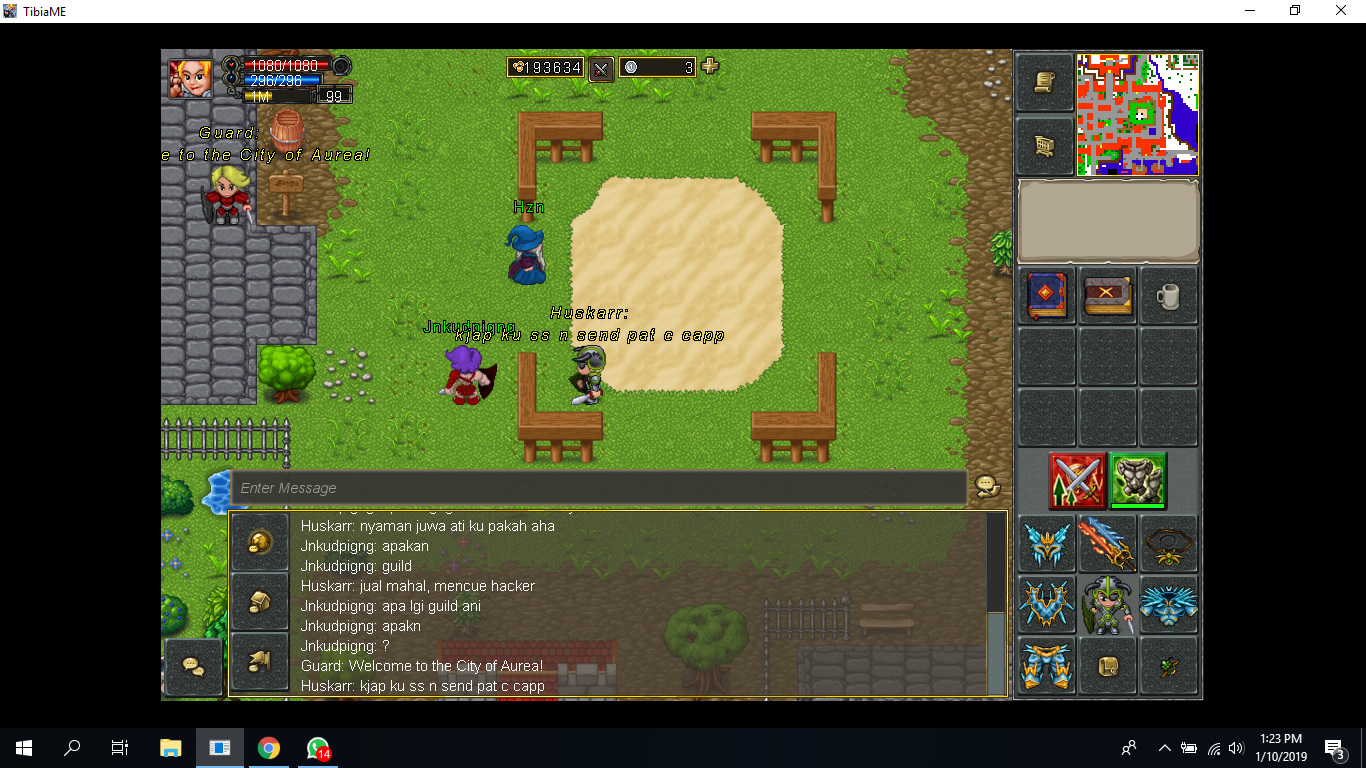The width and height of the screenshot is (1366, 768).
Task: Select the blue leg armor equipment slot
Action: [1047, 665]
